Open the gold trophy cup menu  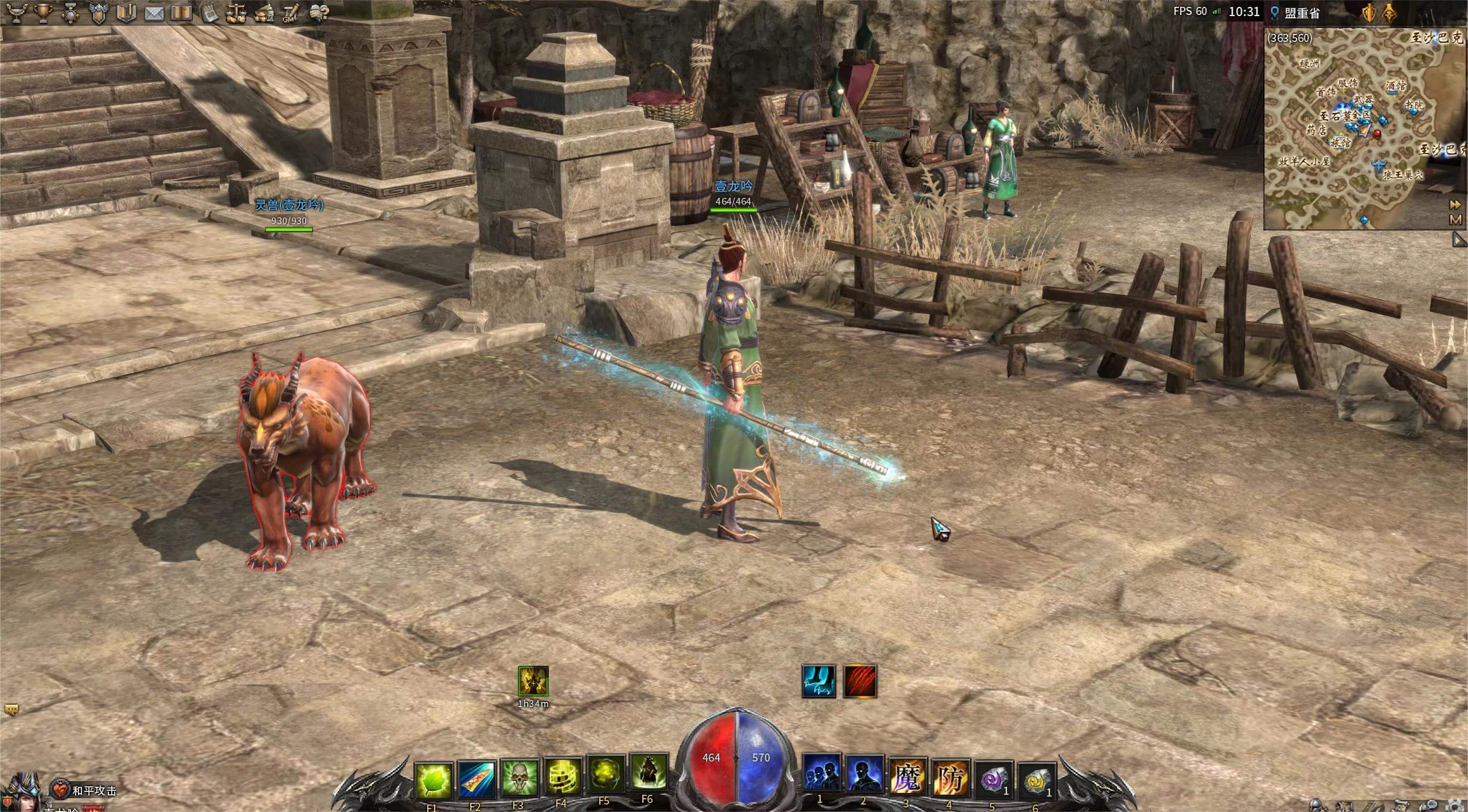pyautogui.click(x=43, y=13)
